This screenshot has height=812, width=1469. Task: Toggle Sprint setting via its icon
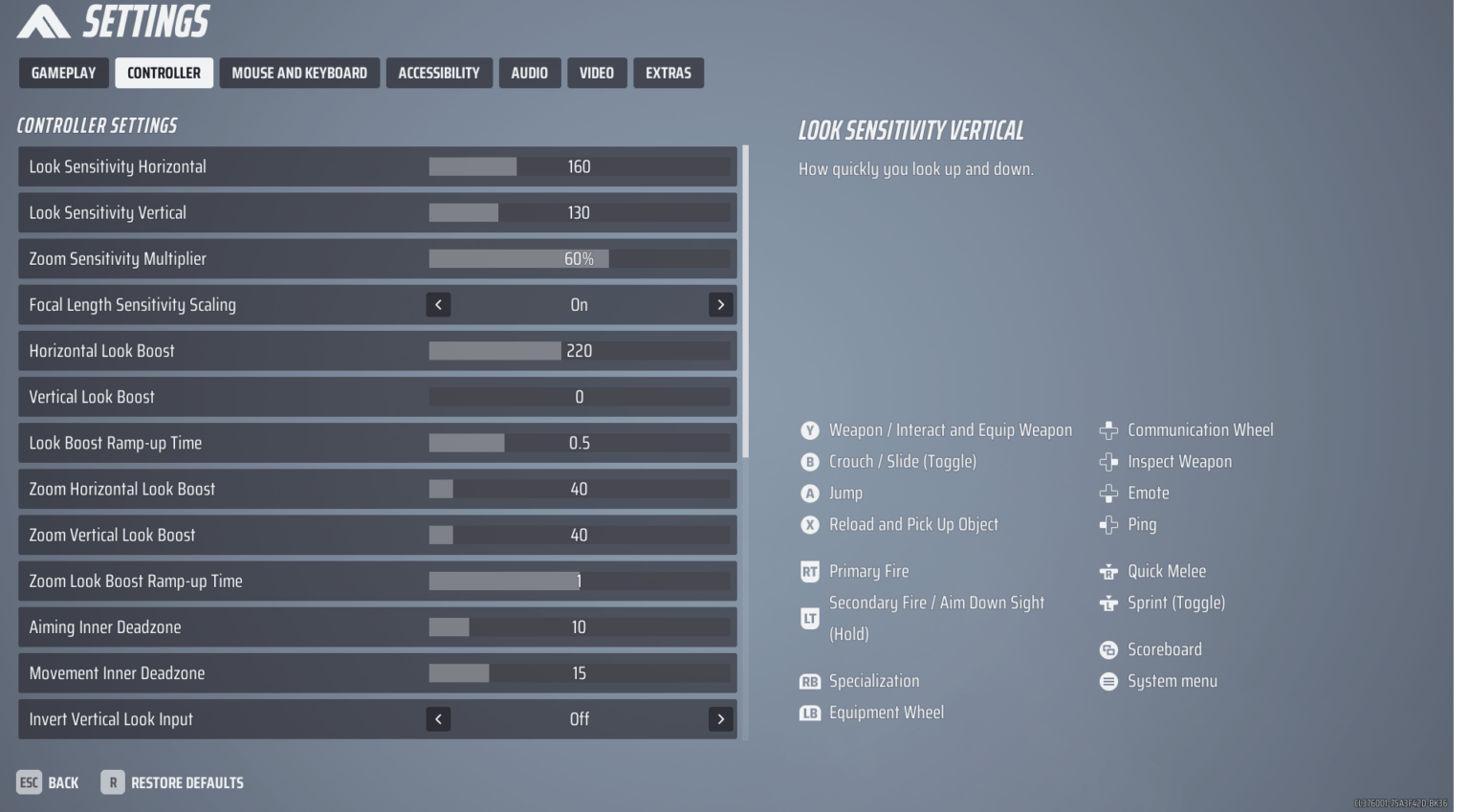pos(1108,604)
